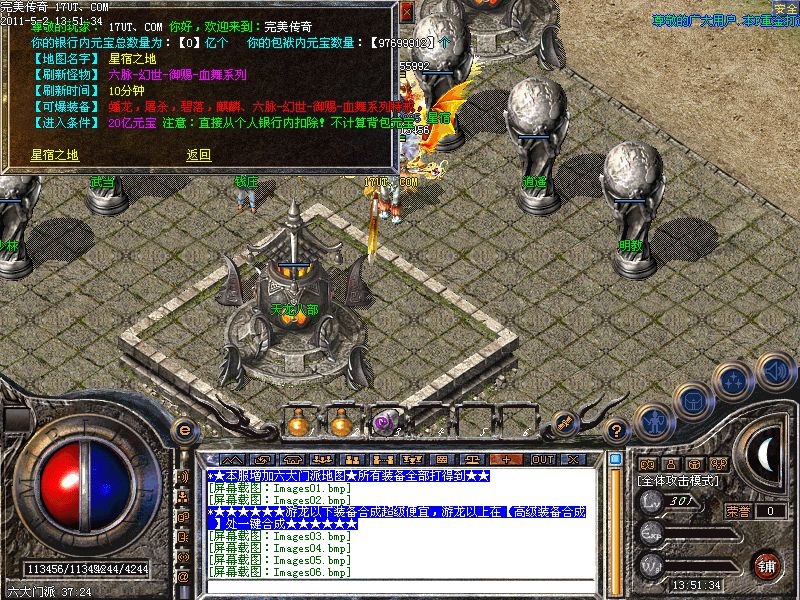The width and height of the screenshot is (800, 600).
Task: Toggle the 全体攻击模式 attack mode label
Action: pyautogui.click(x=680, y=482)
